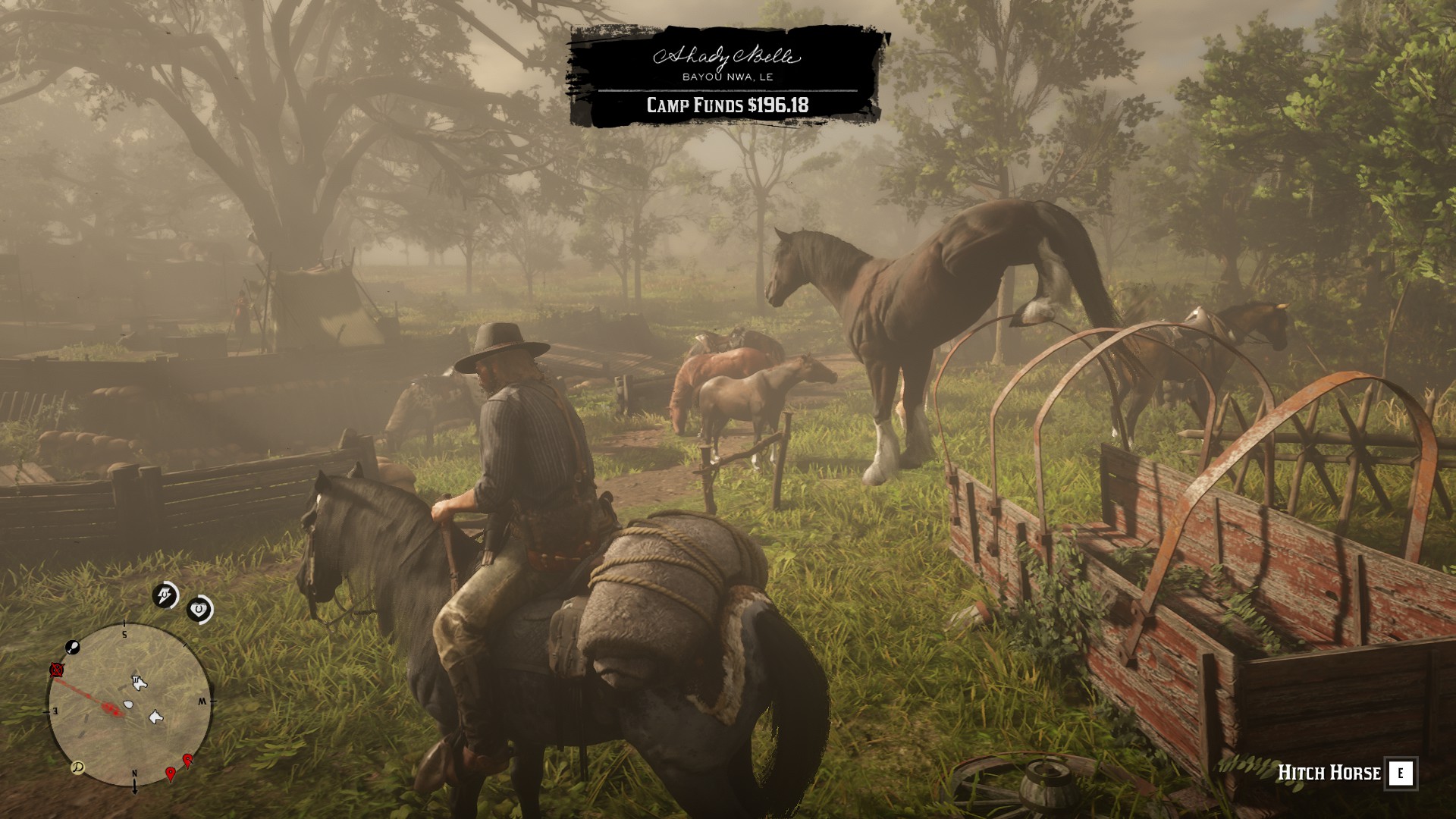Click the dog companion blip on the minimap
This screenshot has height=819, width=1456.
click(155, 717)
